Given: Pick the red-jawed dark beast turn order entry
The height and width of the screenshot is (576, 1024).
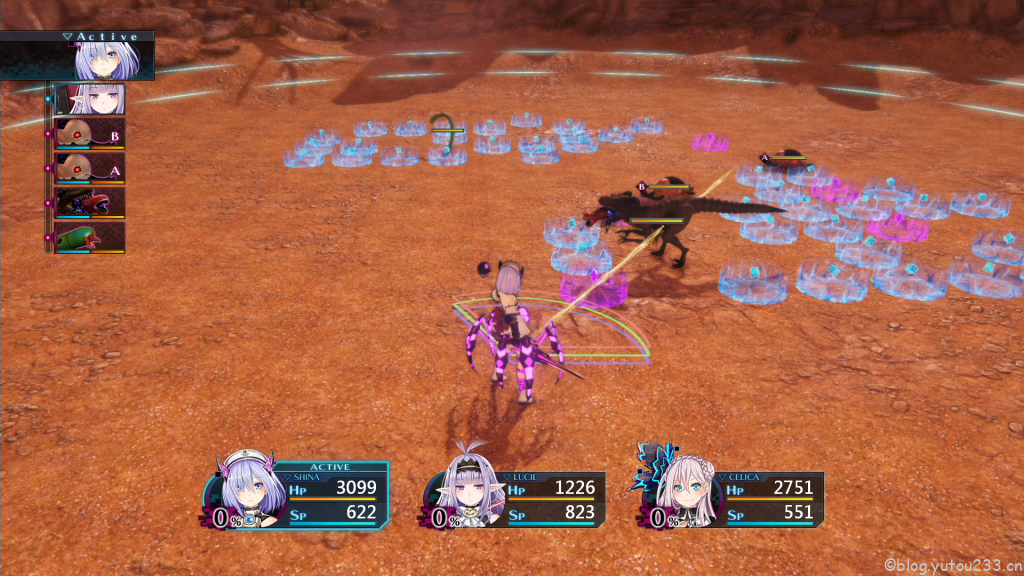Looking at the screenshot, I should click(90, 203).
